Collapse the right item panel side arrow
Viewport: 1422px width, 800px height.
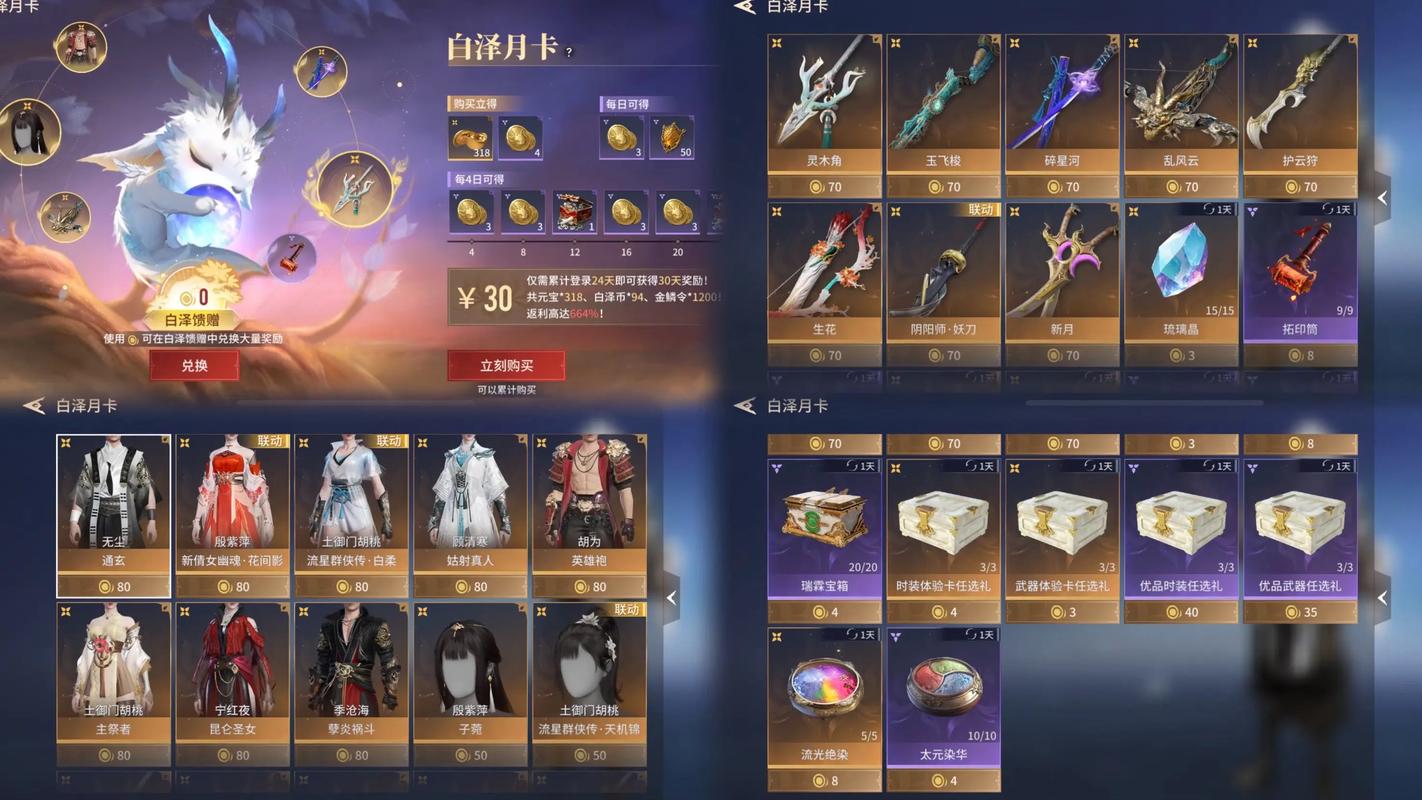click(1384, 198)
